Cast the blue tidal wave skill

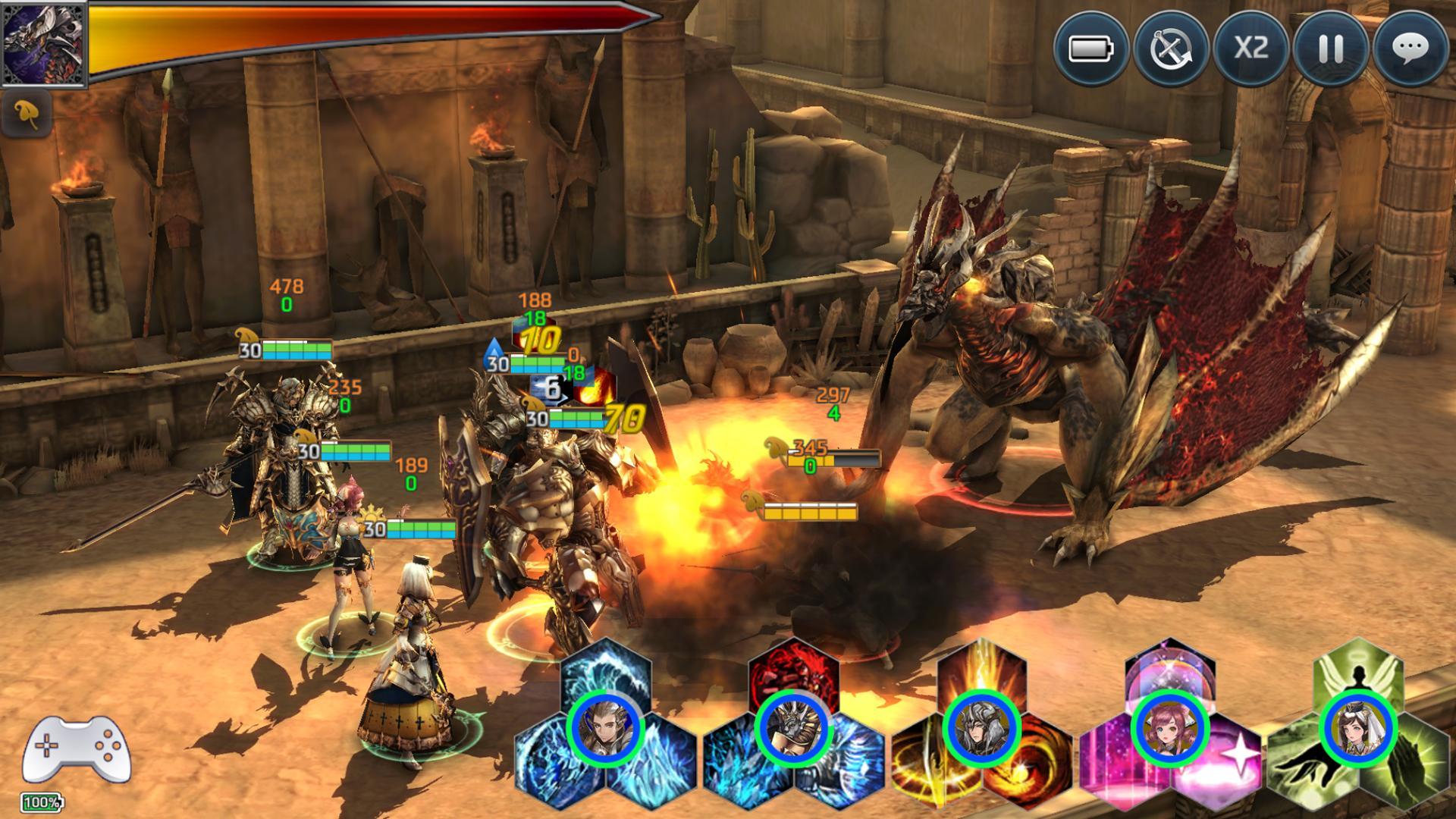(x=605, y=671)
